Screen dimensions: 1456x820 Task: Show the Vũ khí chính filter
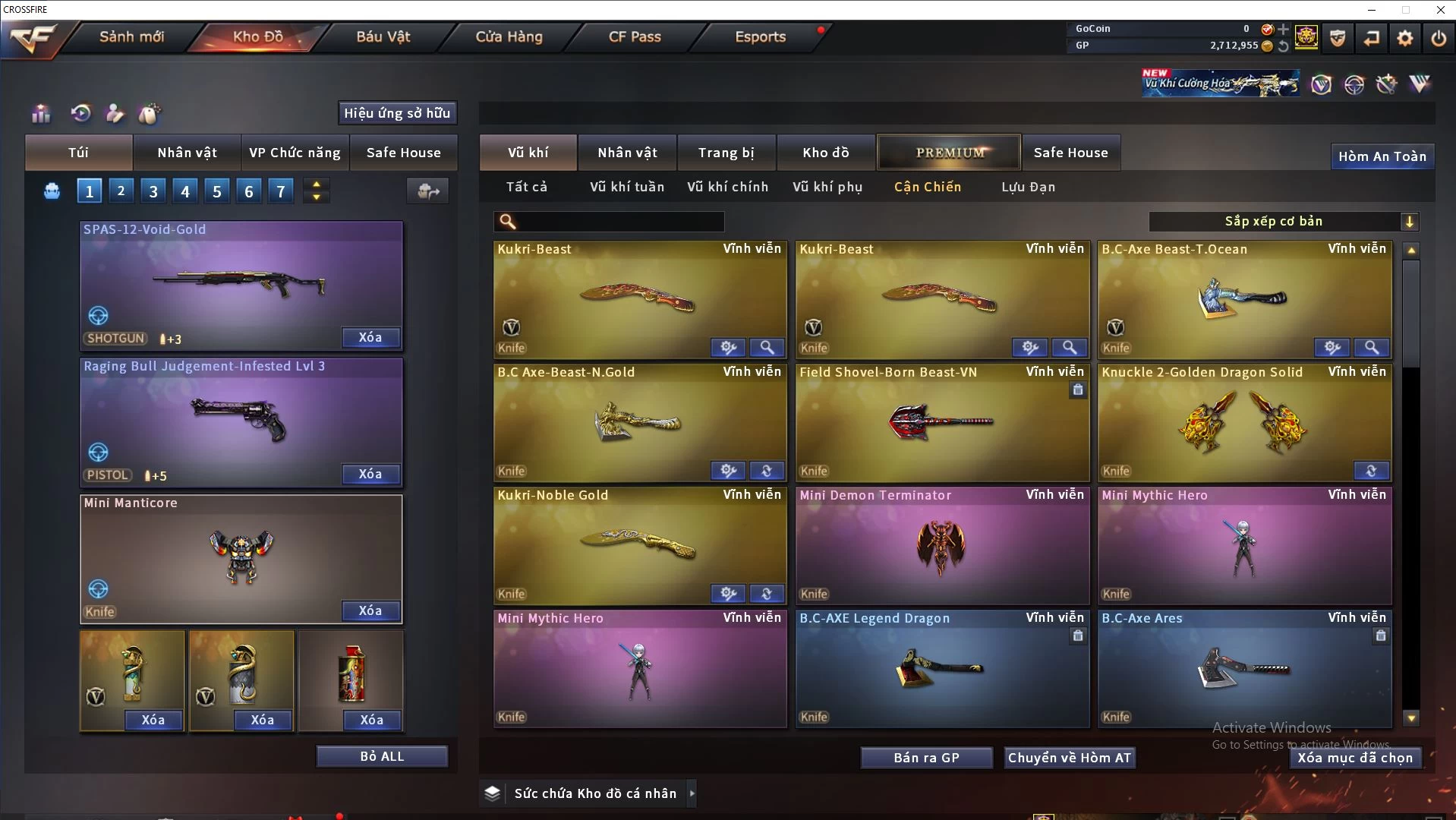727,187
